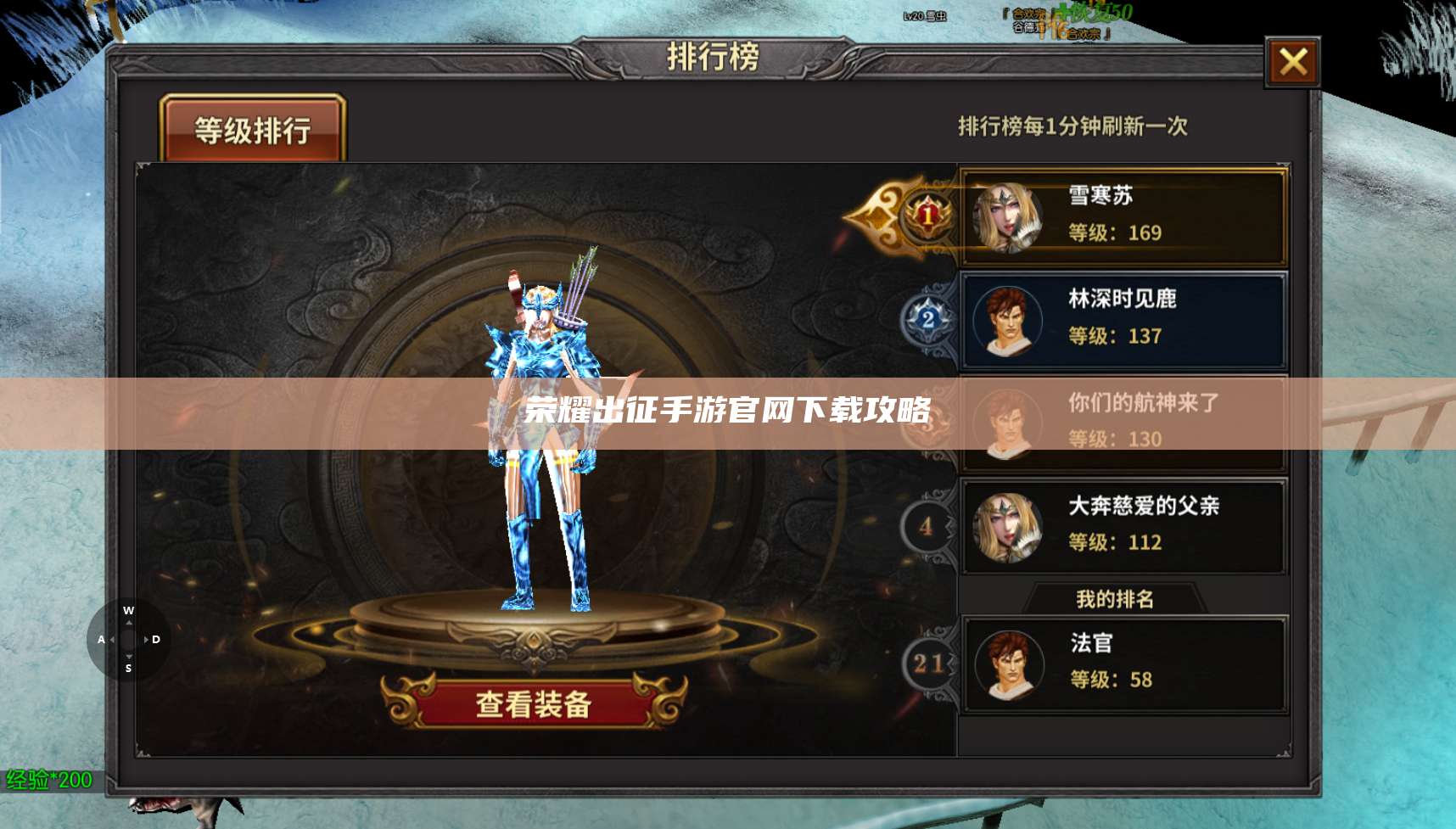This screenshot has width=1456, height=829.
Task: Click the rank 1 gold medal icon
Action: (x=928, y=217)
